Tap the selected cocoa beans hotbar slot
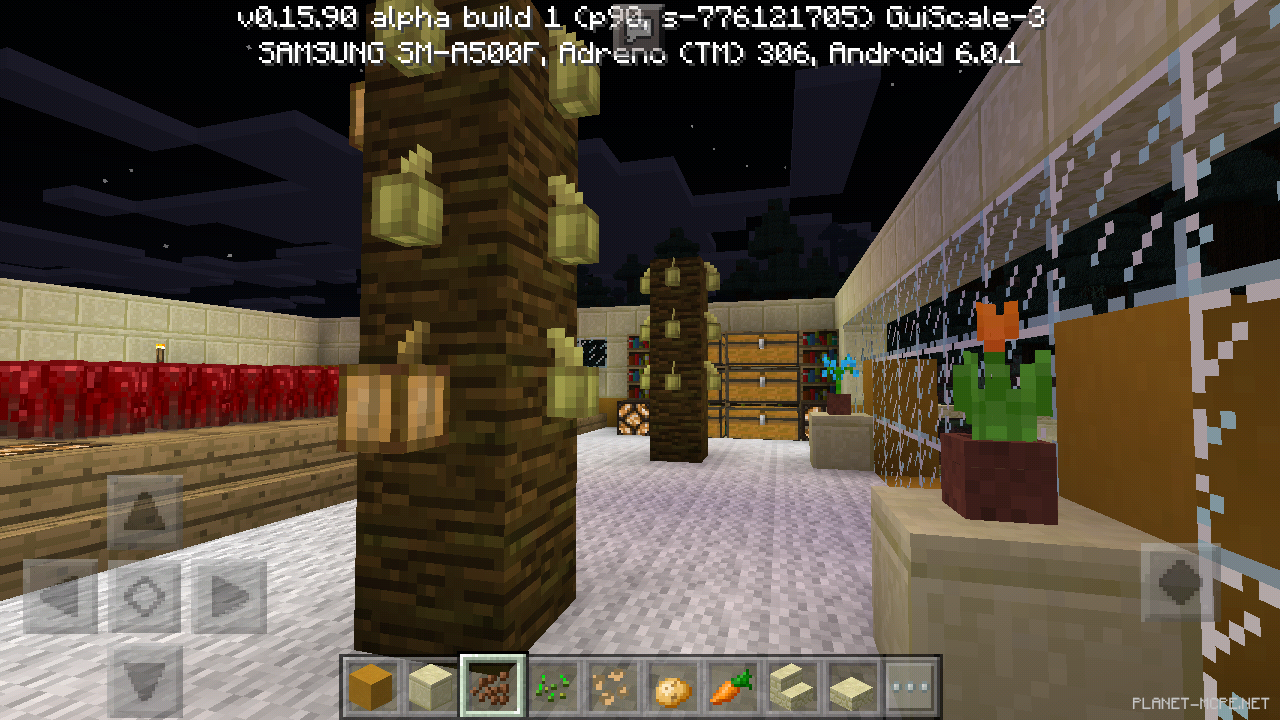Image resolution: width=1280 pixels, height=720 pixels. [491, 683]
